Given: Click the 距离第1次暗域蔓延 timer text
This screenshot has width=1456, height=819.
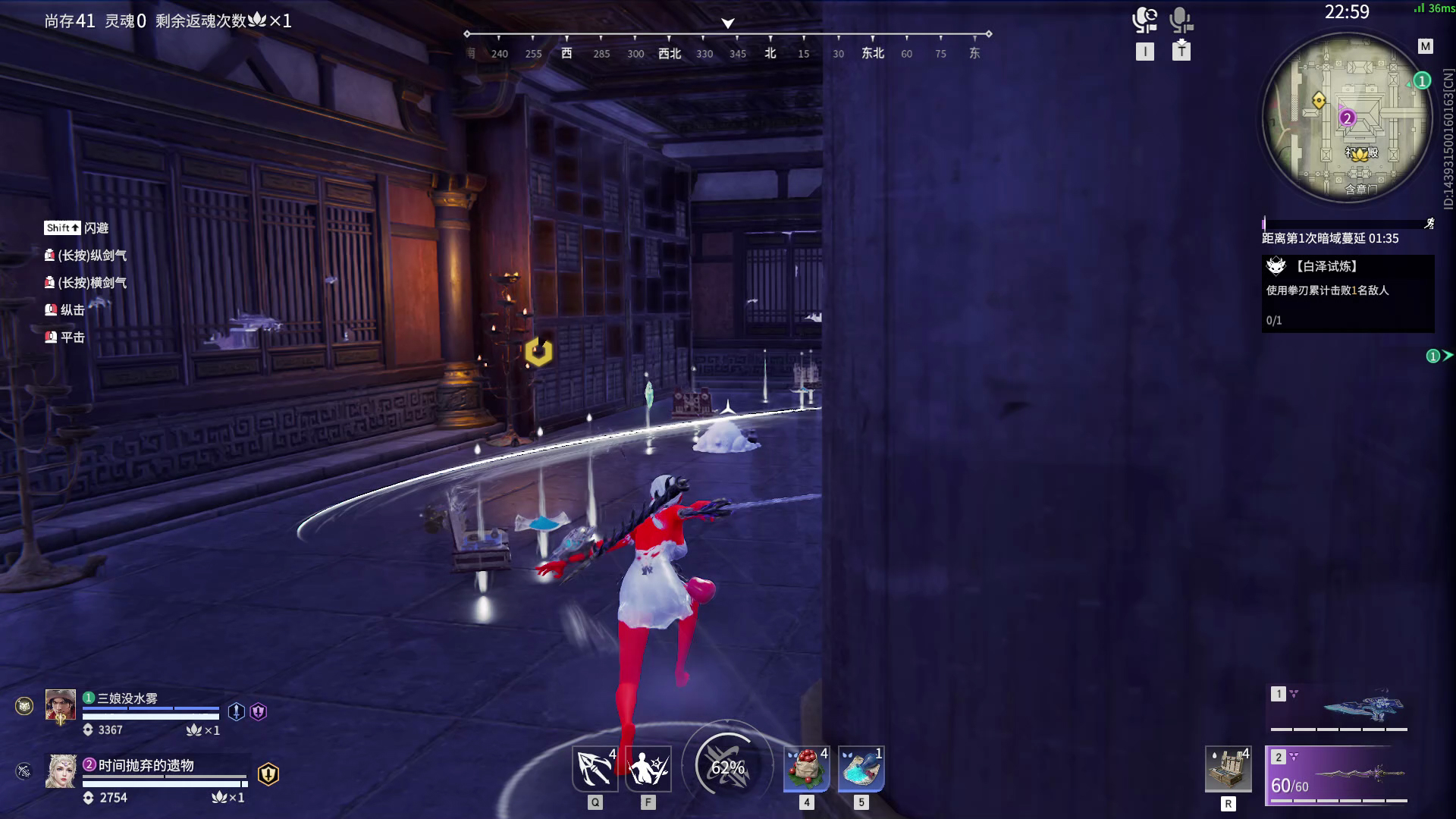Looking at the screenshot, I should click(x=1331, y=238).
